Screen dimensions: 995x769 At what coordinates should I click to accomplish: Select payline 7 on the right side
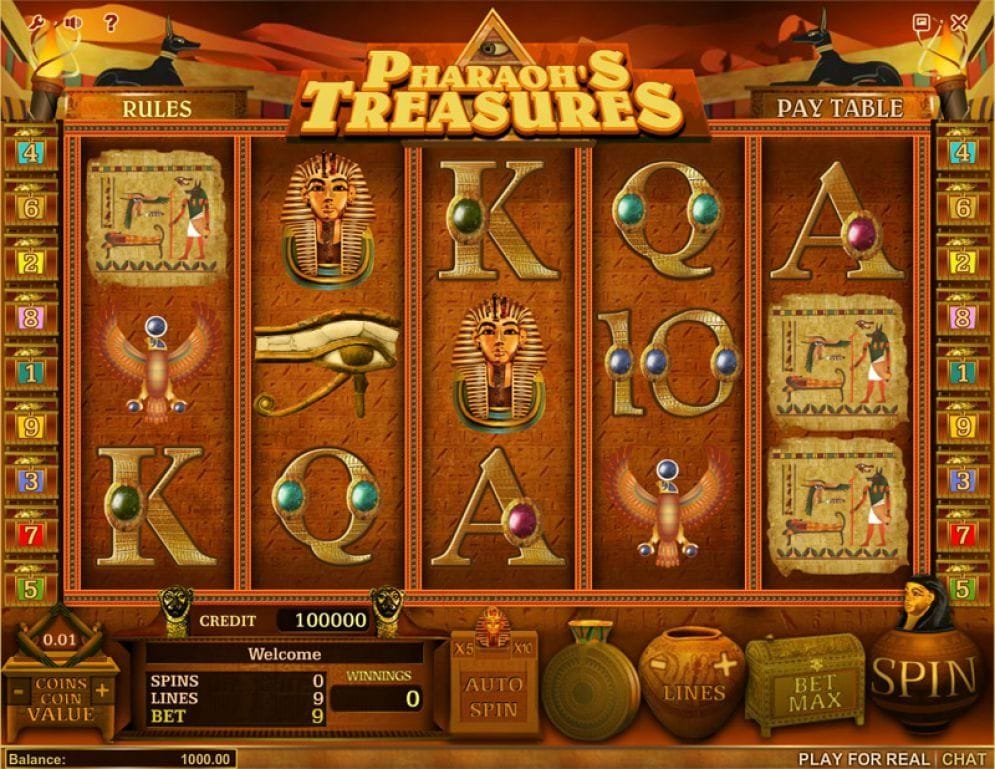click(963, 535)
